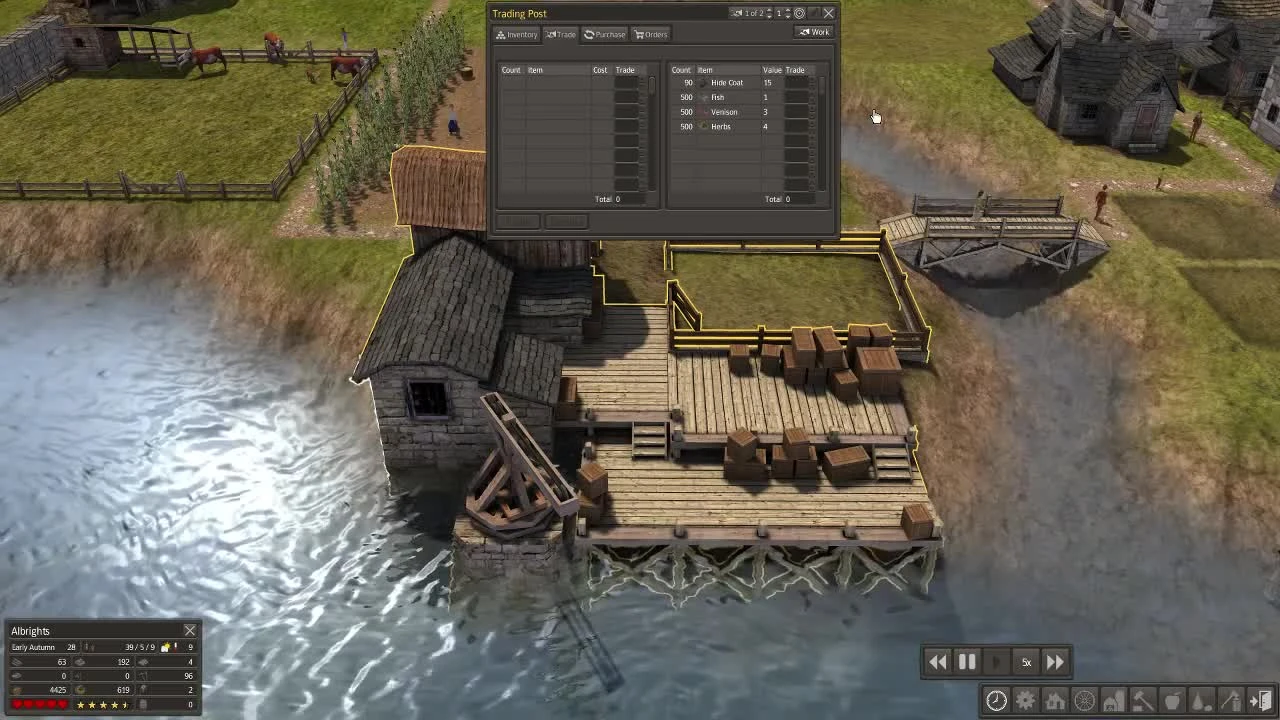Viewport: 1280px width, 720px height.
Task: Toggle Work at the Trading Post
Action: click(813, 32)
